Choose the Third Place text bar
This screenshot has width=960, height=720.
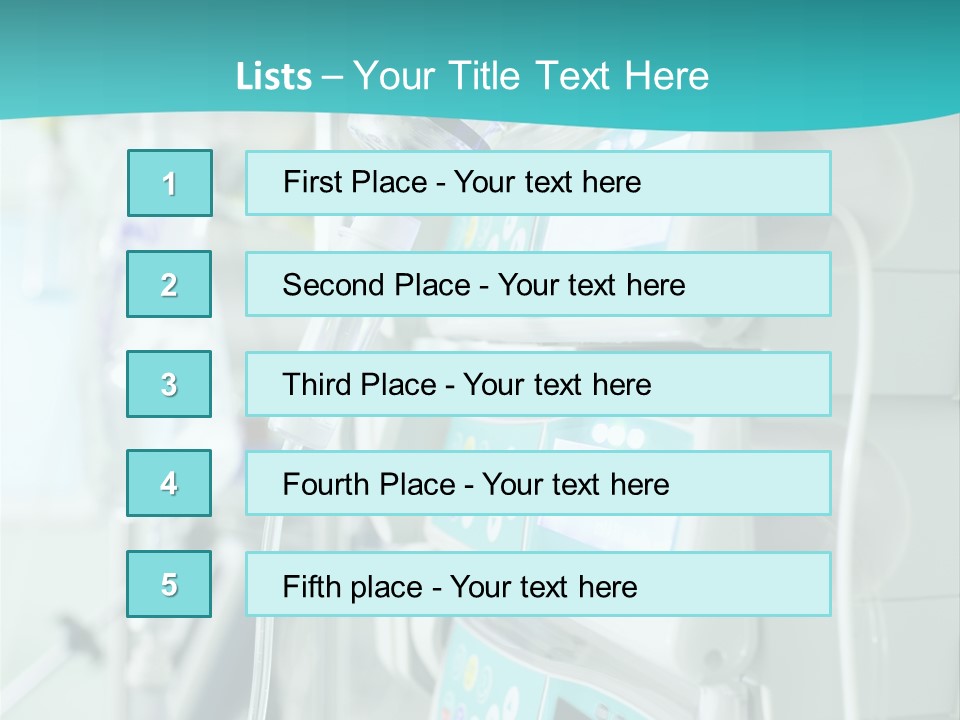pos(538,384)
